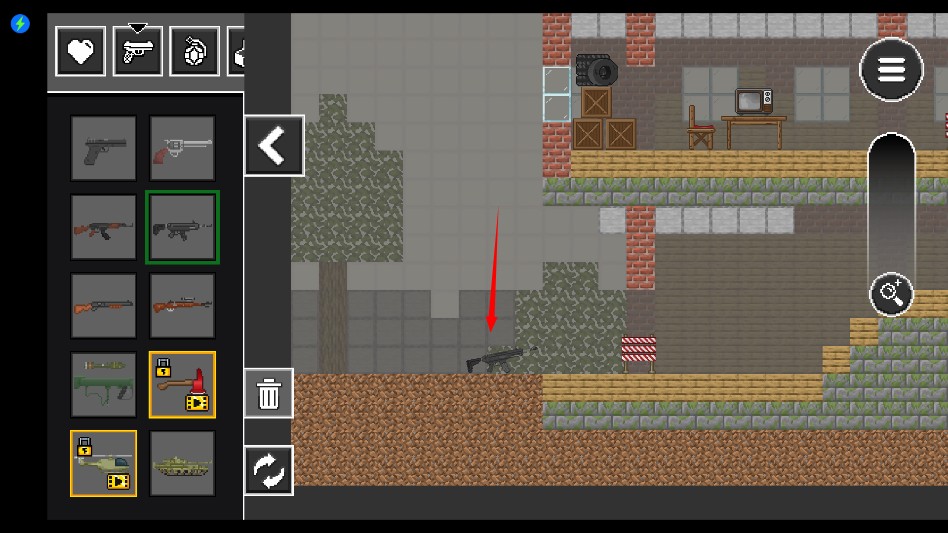The height and width of the screenshot is (533, 948).
Task: Select the tank vehicle slot
Action: (182, 463)
